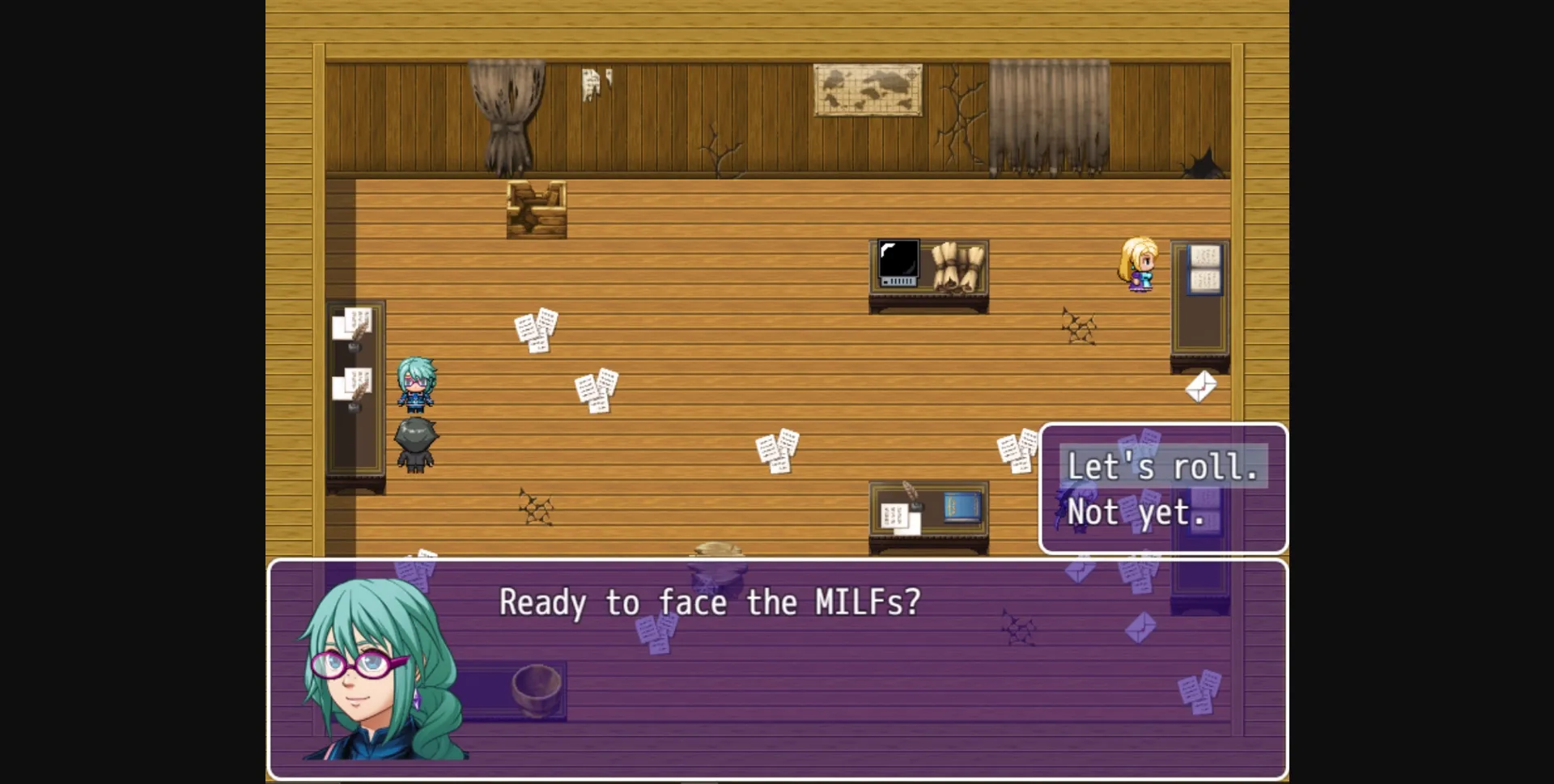Click the highlighted choice option in purple box

click(1162, 465)
